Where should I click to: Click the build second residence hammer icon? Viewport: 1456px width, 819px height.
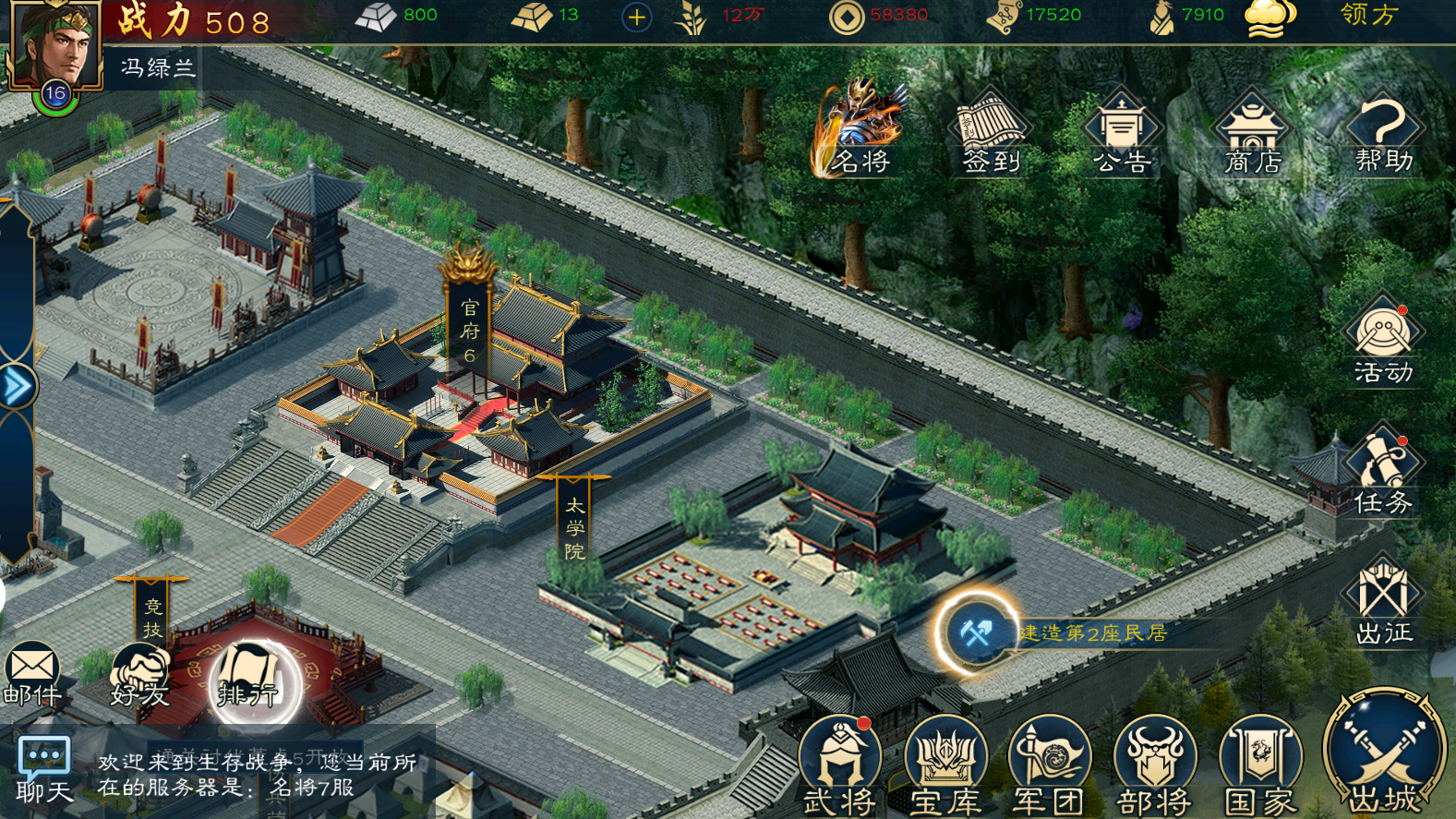(976, 633)
